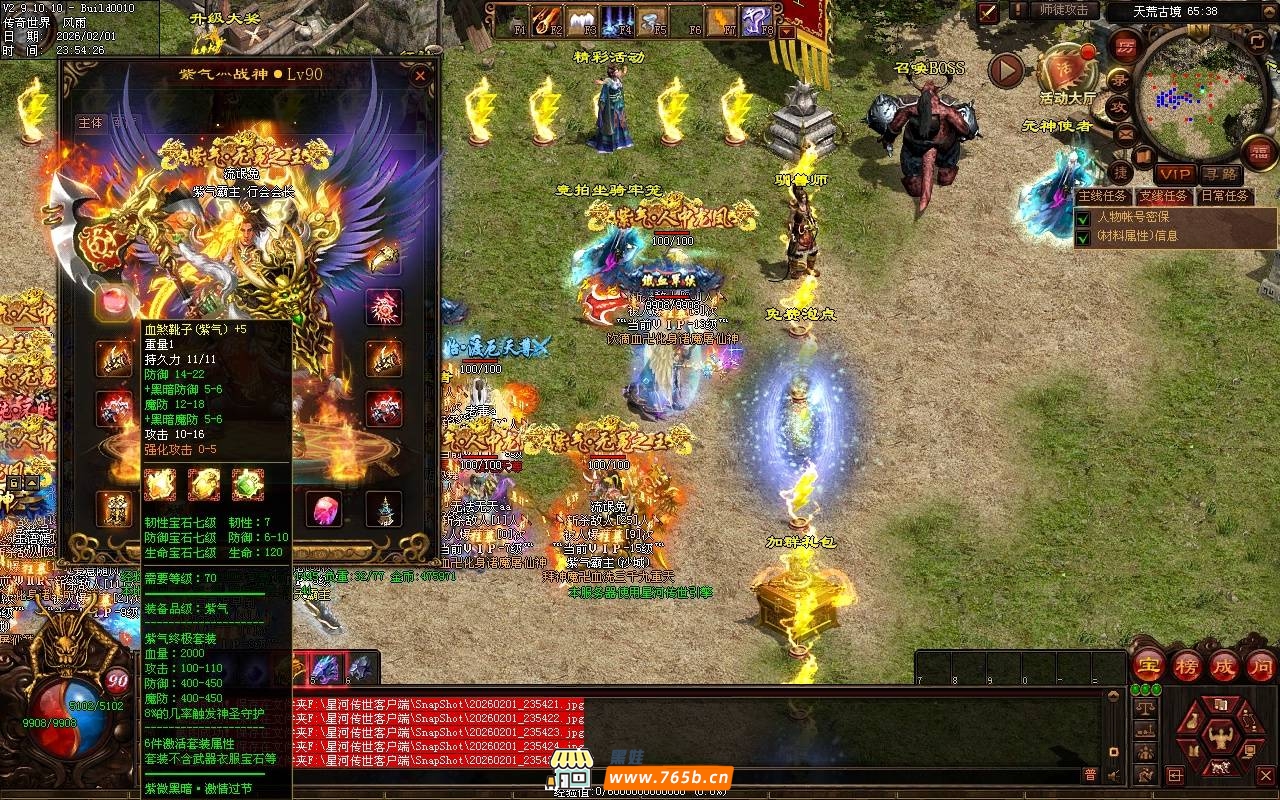Viewport: 1280px width, 800px height.
Task: Toggle the 人物帐号密保 checkbox
Action: 1083,217
